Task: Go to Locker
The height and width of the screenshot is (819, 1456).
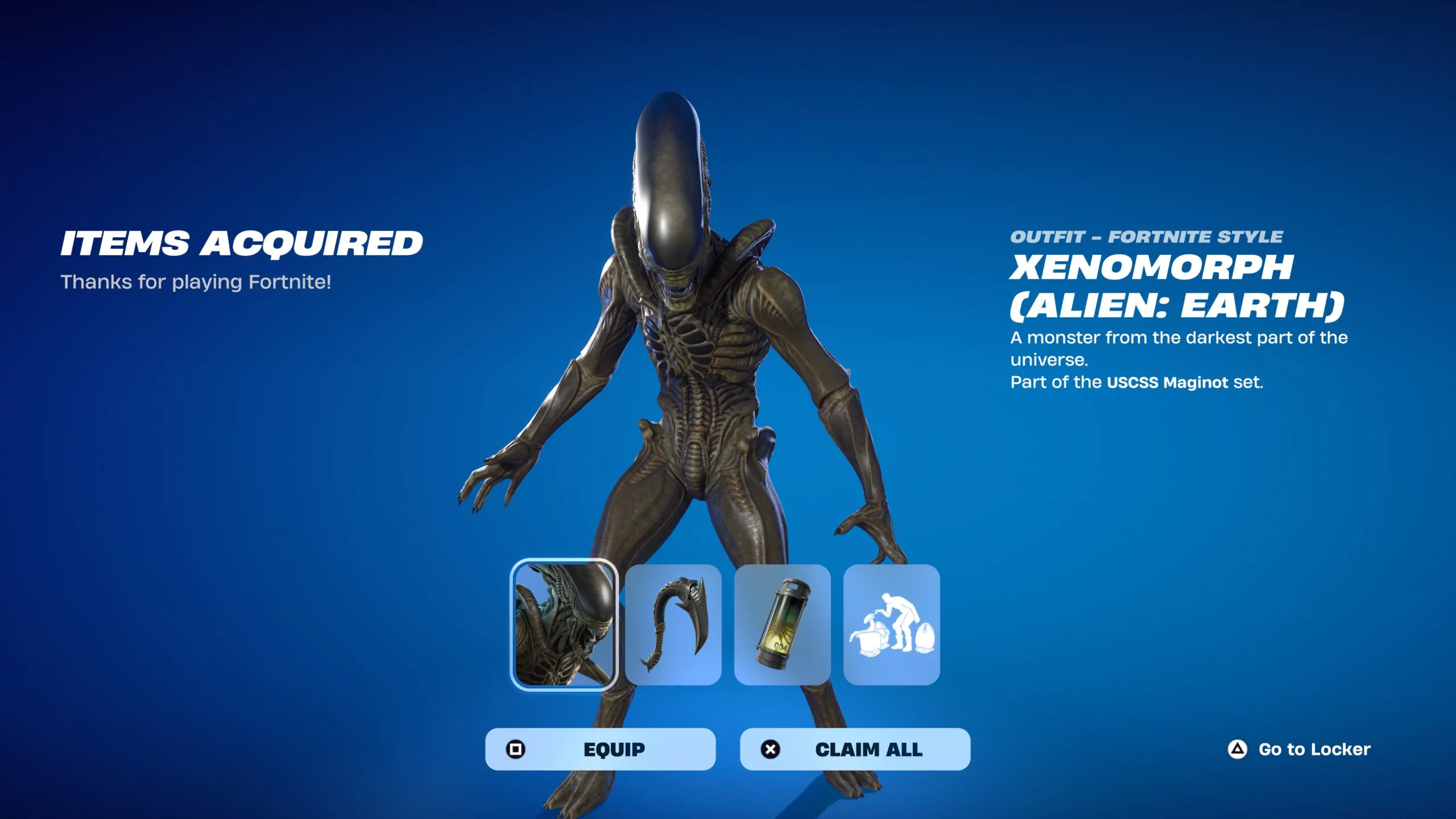Action: pyautogui.click(x=1300, y=749)
